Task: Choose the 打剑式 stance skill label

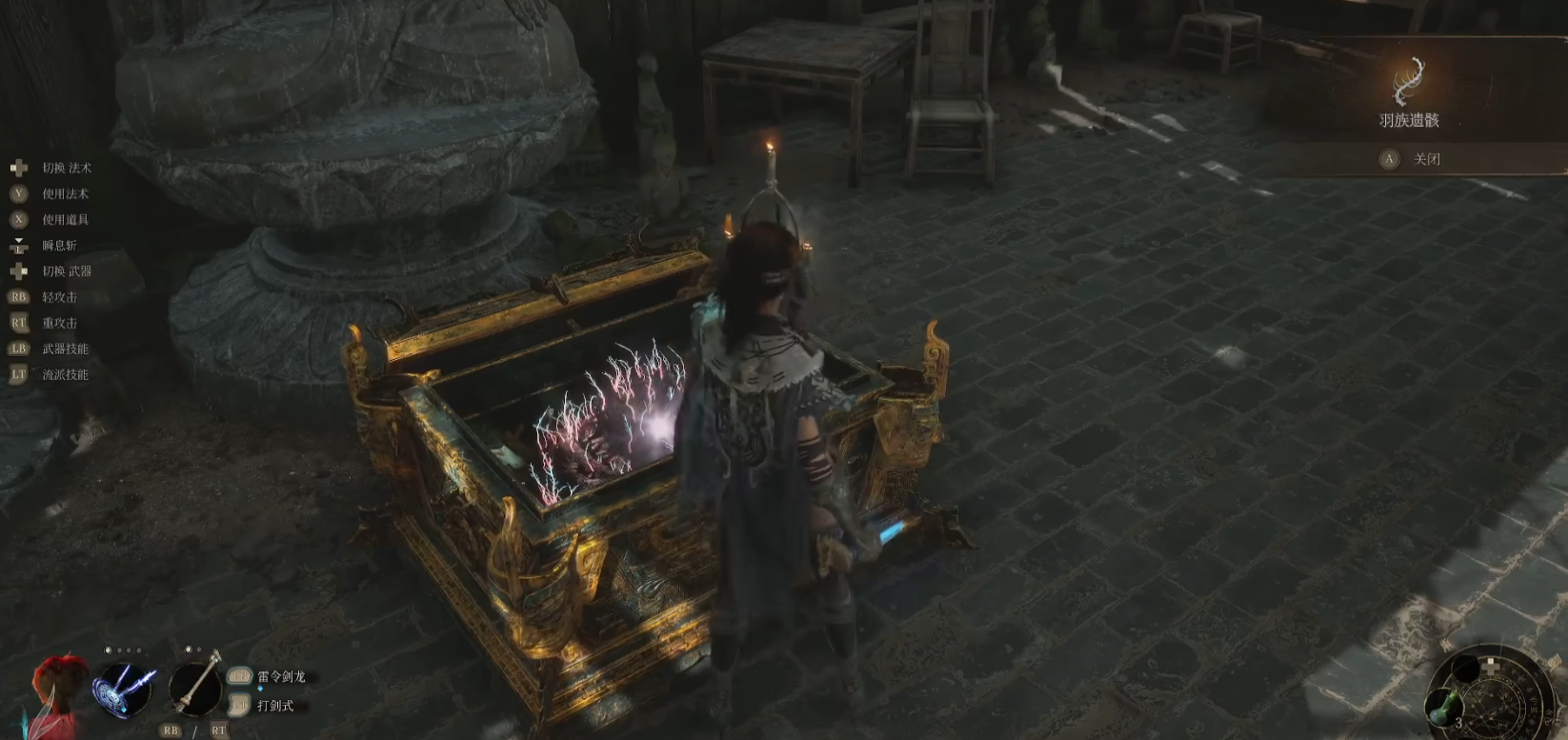Action: [x=275, y=706]
